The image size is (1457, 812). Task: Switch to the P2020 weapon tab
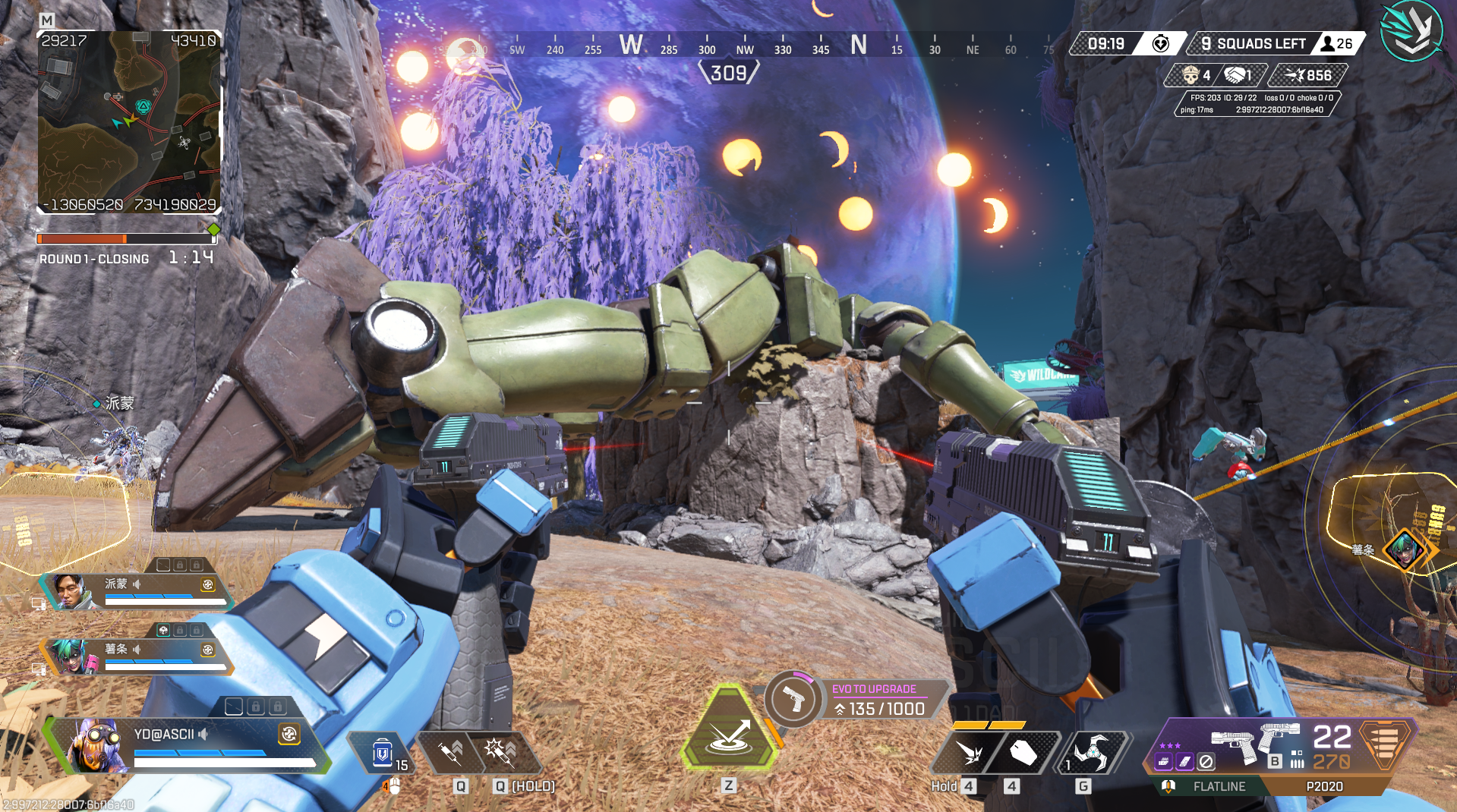[x=1324, y=786]
